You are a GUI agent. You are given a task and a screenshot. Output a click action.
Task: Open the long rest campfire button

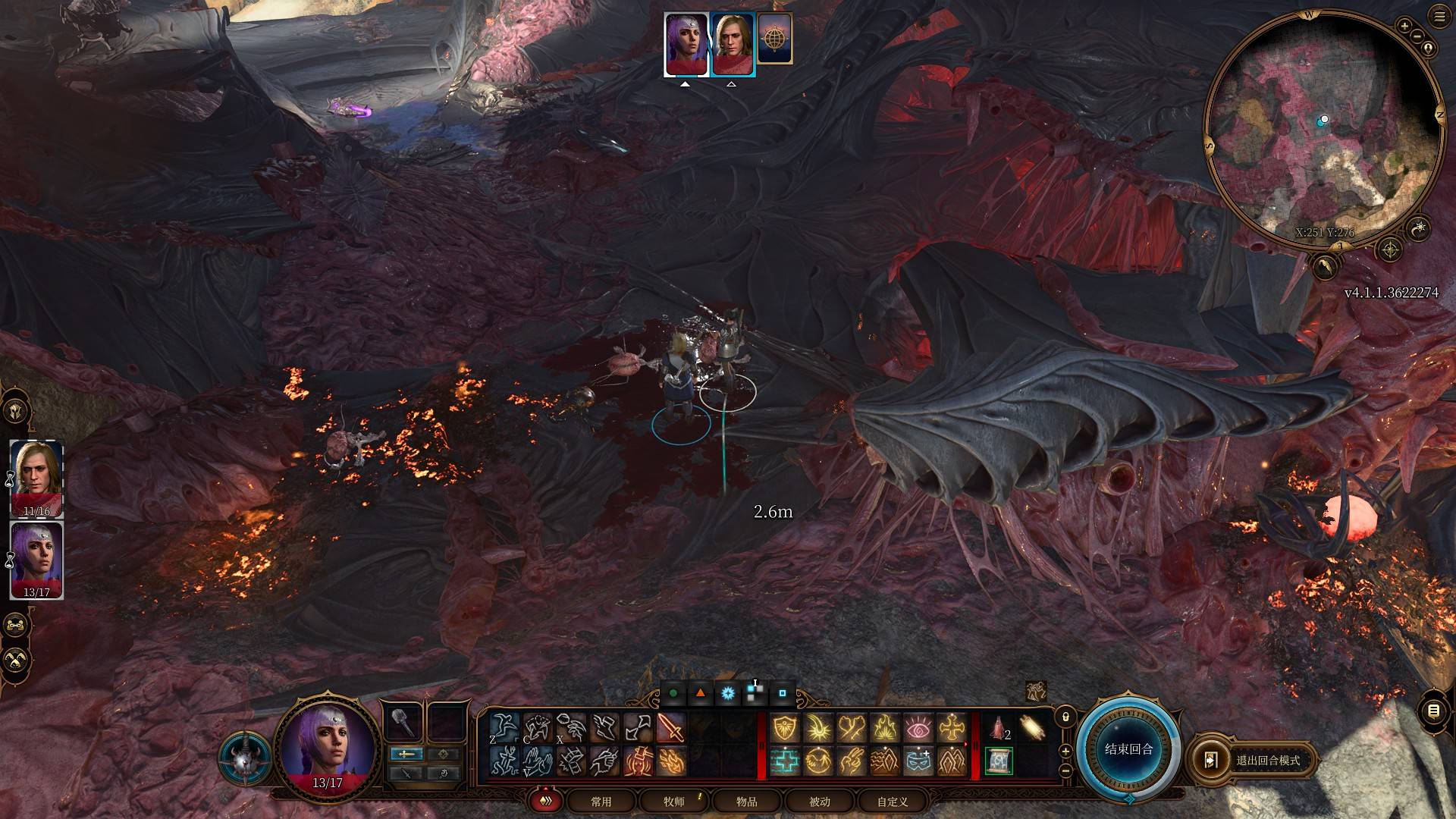[17, 660]
